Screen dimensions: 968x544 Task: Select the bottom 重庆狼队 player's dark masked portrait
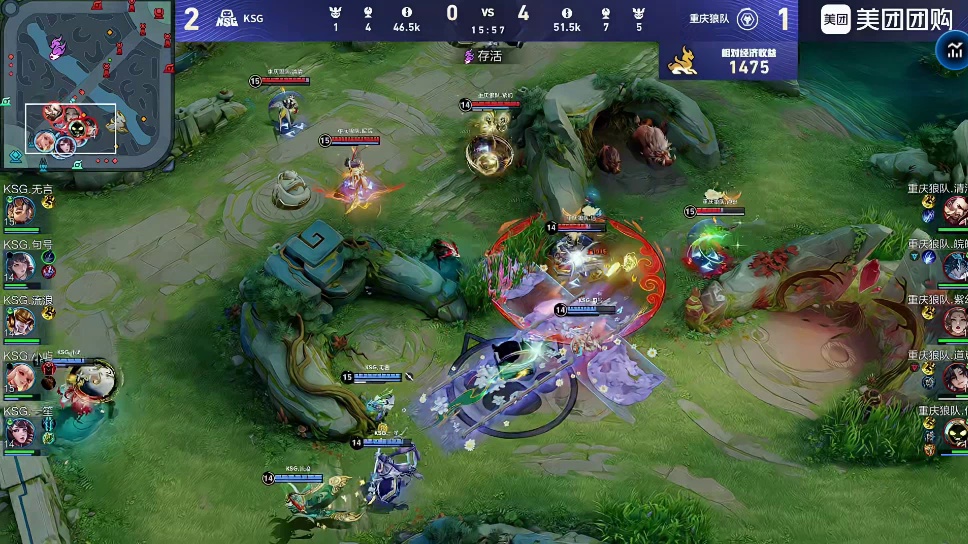click(954, 432)
